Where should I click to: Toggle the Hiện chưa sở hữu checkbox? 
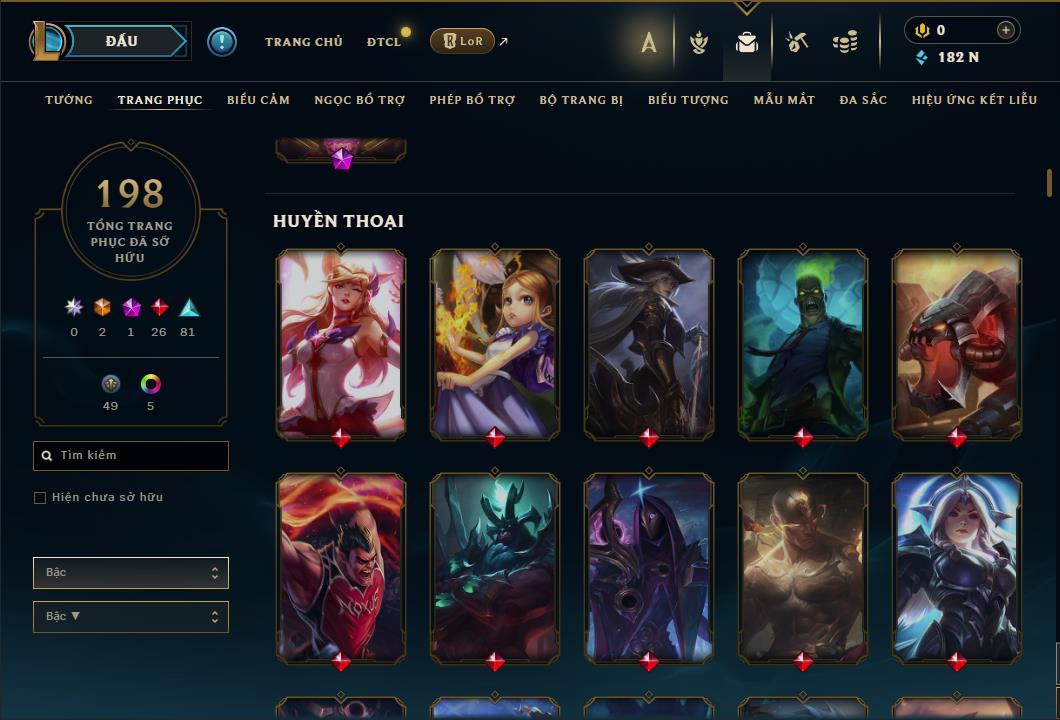coord(40,498)
